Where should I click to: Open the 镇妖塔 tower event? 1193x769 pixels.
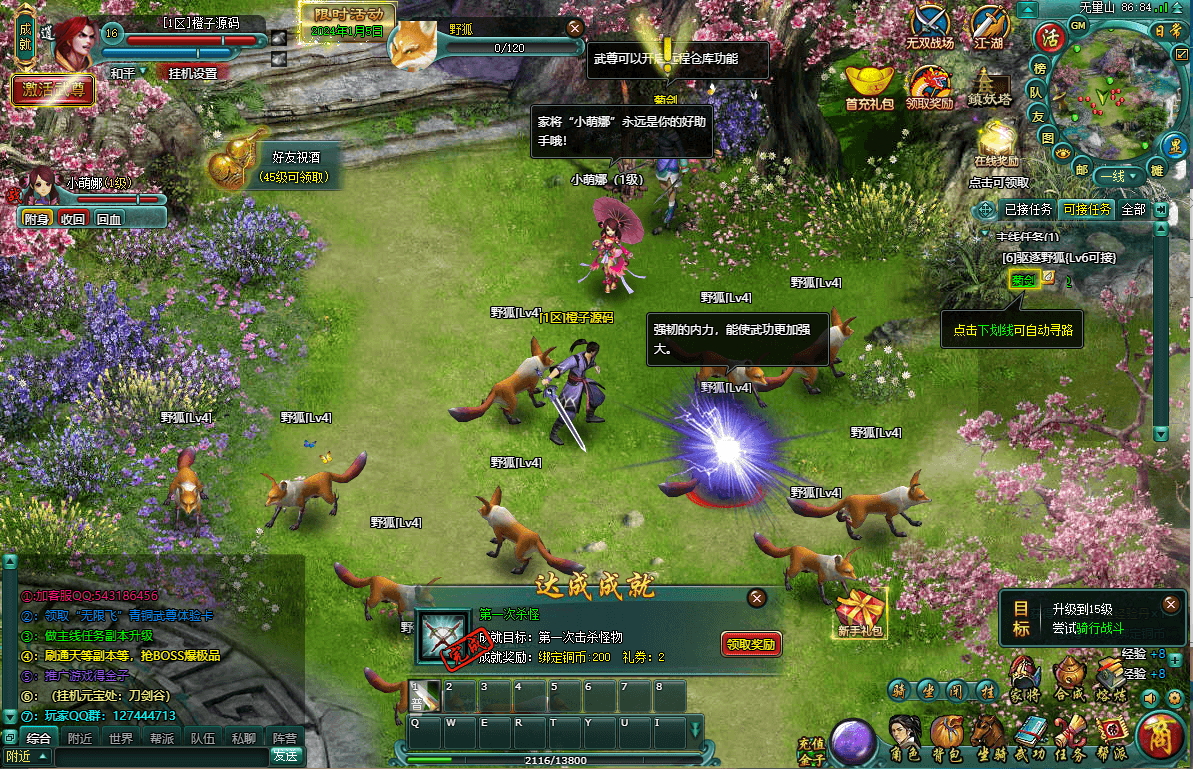[x=990, y=87]
